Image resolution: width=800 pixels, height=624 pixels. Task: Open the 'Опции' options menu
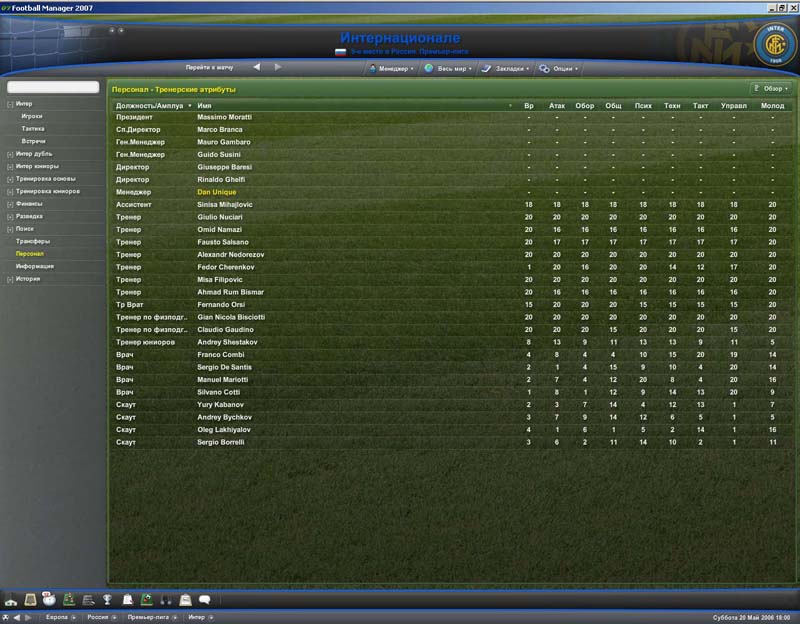[558, 69]
